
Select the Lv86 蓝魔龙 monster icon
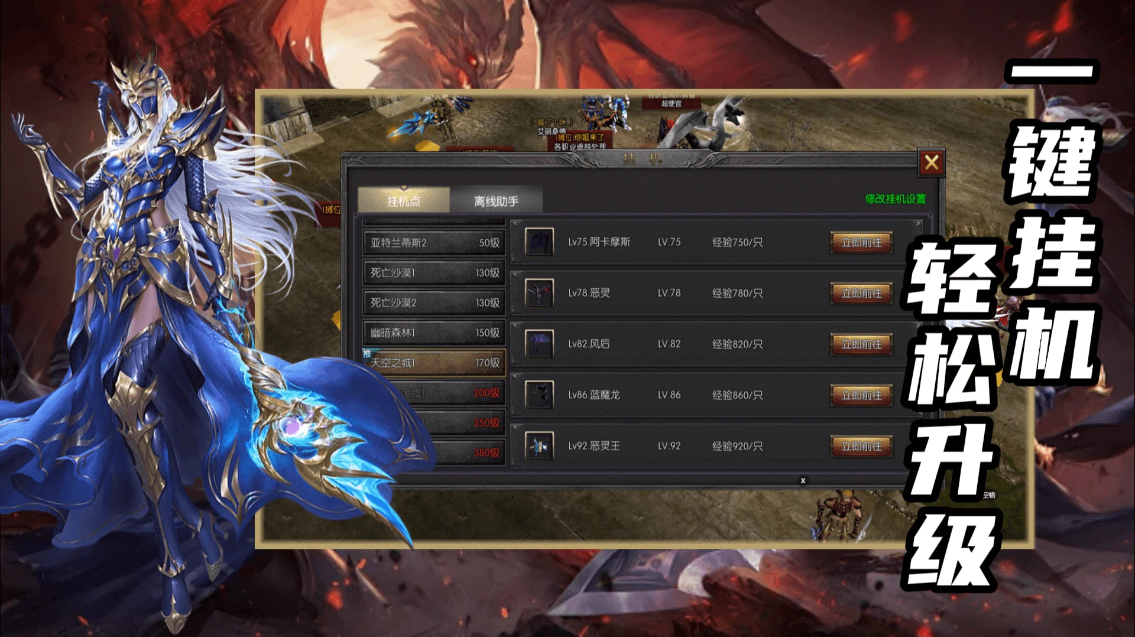(539, 395)
